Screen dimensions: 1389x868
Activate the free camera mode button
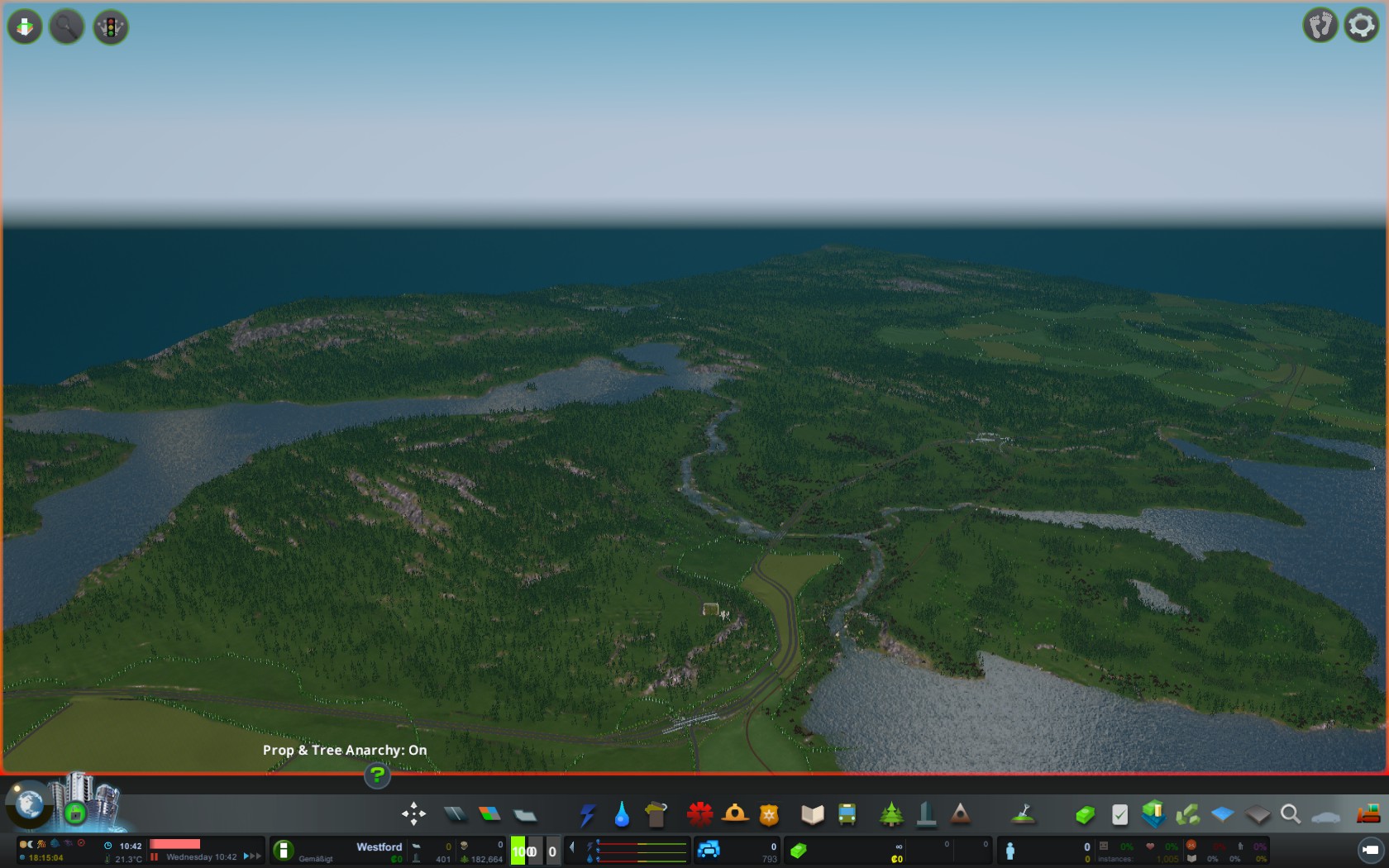1370,850
